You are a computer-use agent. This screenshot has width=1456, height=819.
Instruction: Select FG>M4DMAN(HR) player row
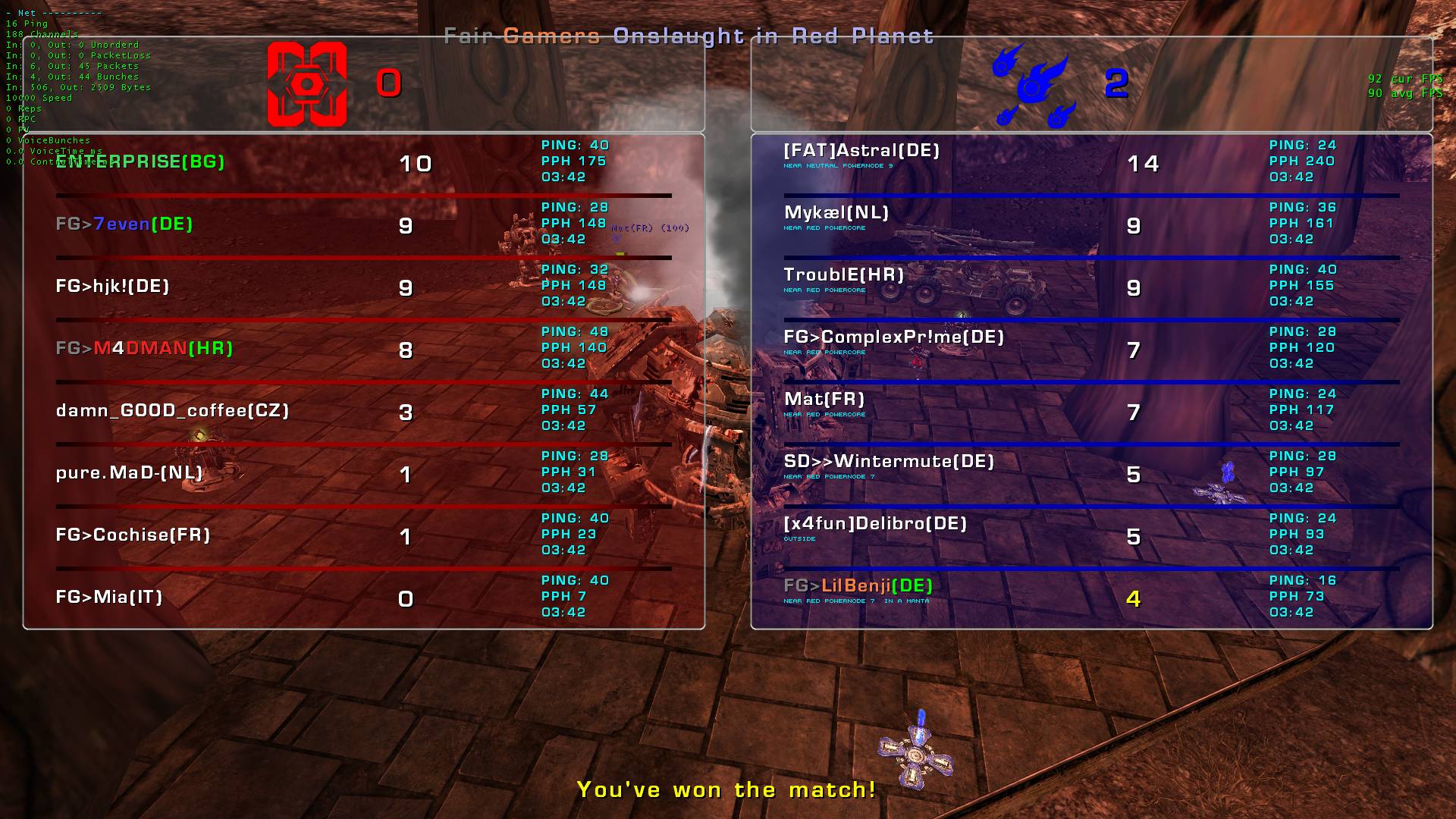pos(144,348)
